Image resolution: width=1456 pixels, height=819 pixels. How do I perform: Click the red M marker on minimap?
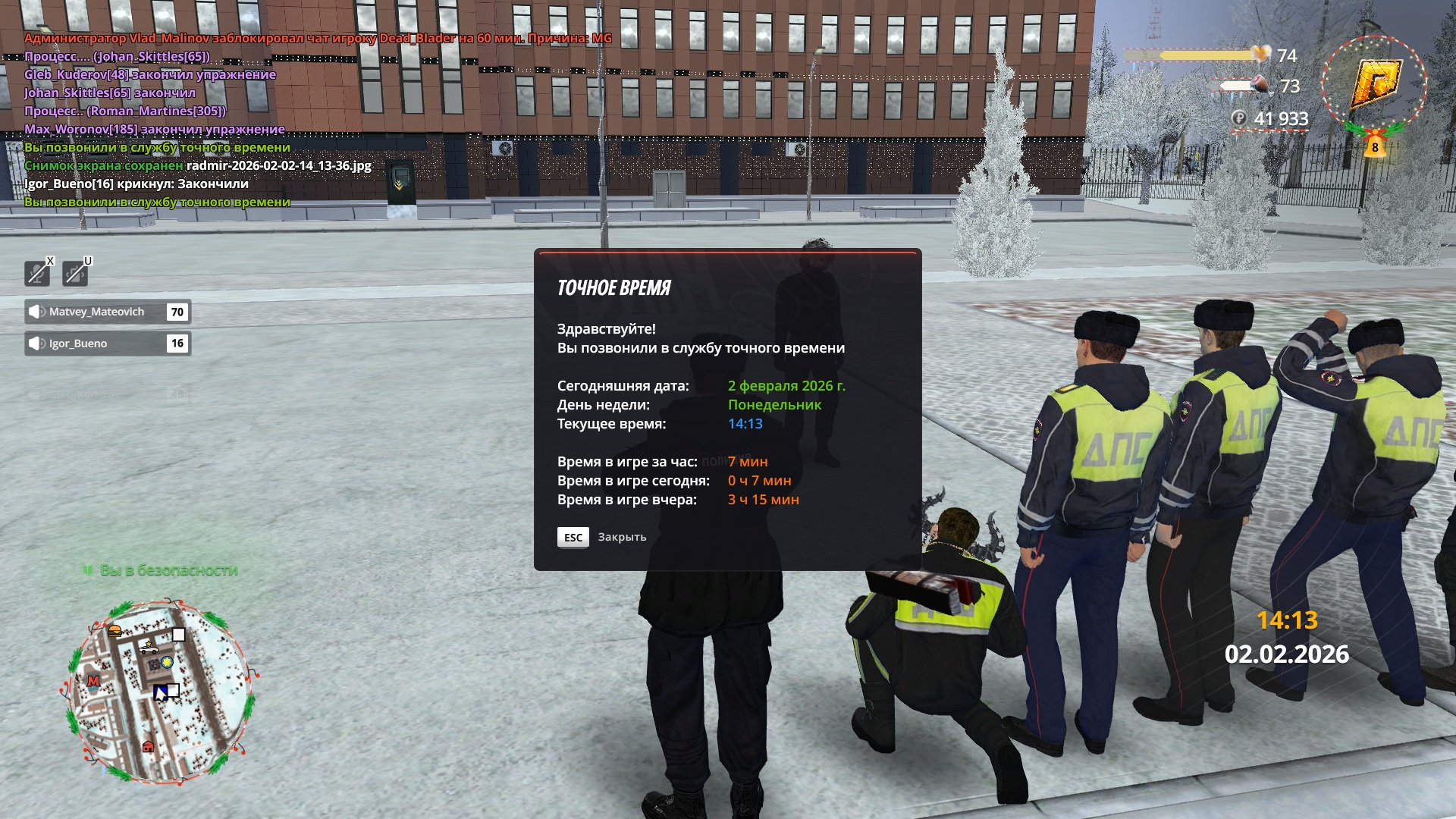94,681
